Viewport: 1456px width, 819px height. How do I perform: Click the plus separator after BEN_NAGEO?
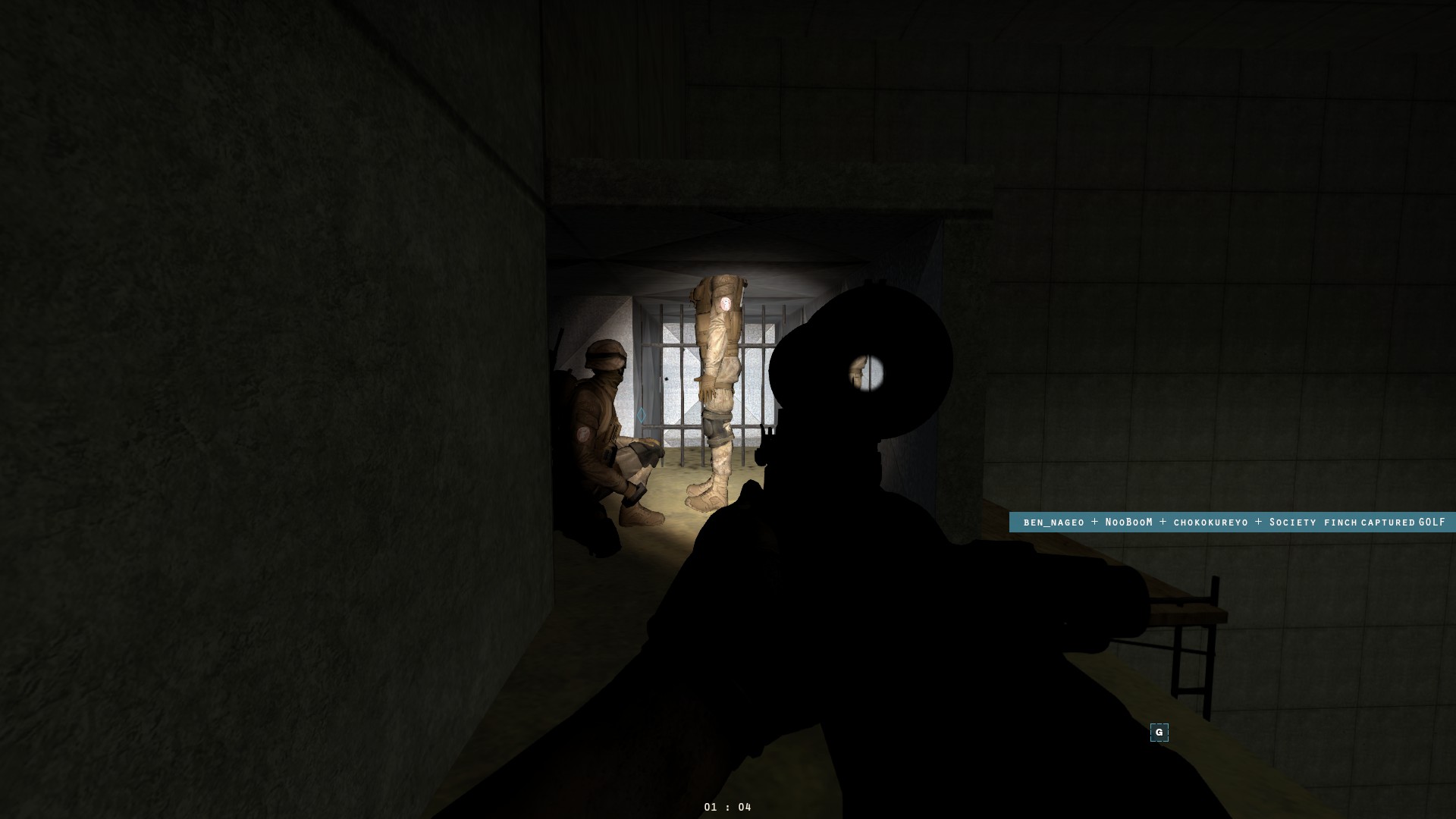pos(1095,522)
